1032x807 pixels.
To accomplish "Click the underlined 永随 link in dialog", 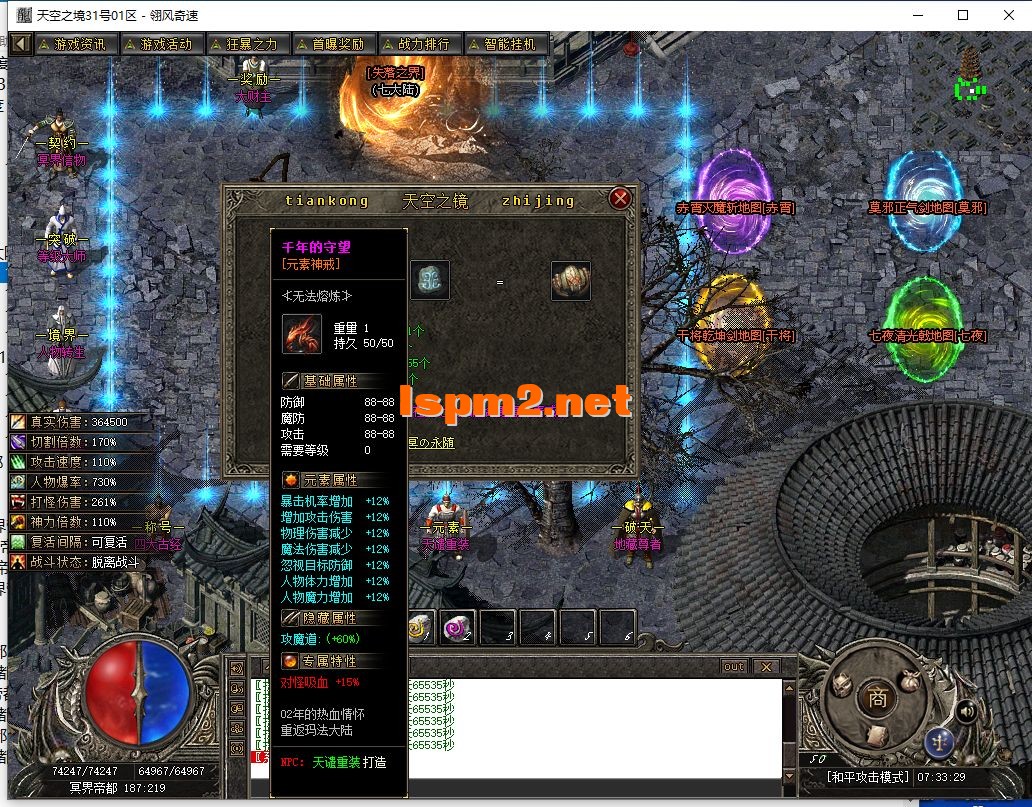I will (x=440, y=442).
